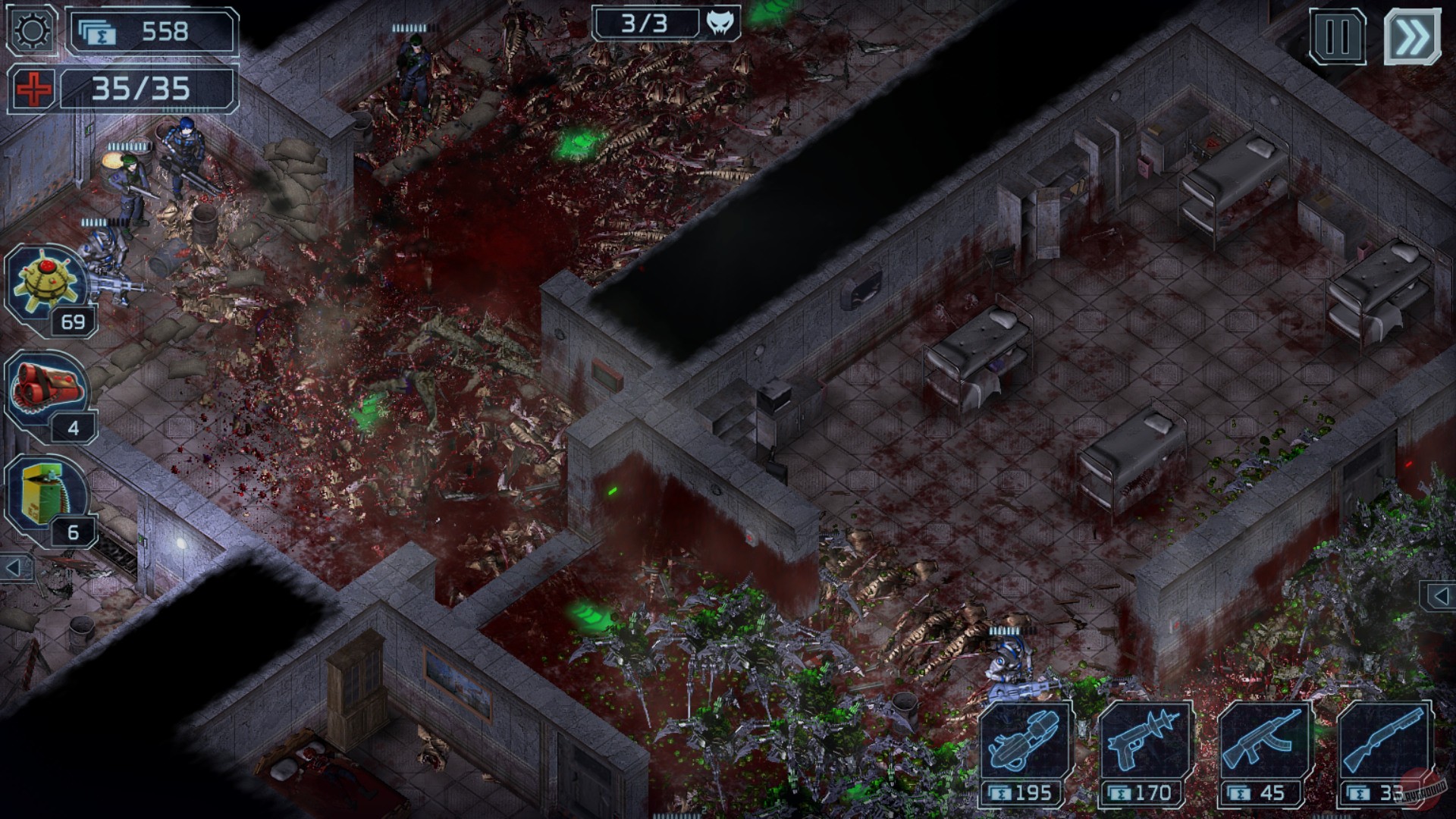Click the skull kill-counter icon

pos(721,24)
